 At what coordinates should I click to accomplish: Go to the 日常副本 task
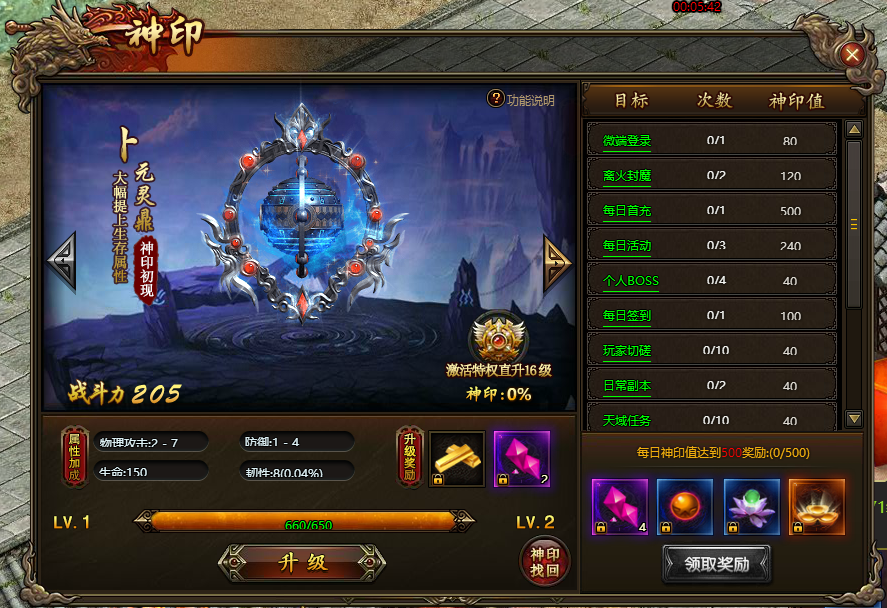coord(627,386)
